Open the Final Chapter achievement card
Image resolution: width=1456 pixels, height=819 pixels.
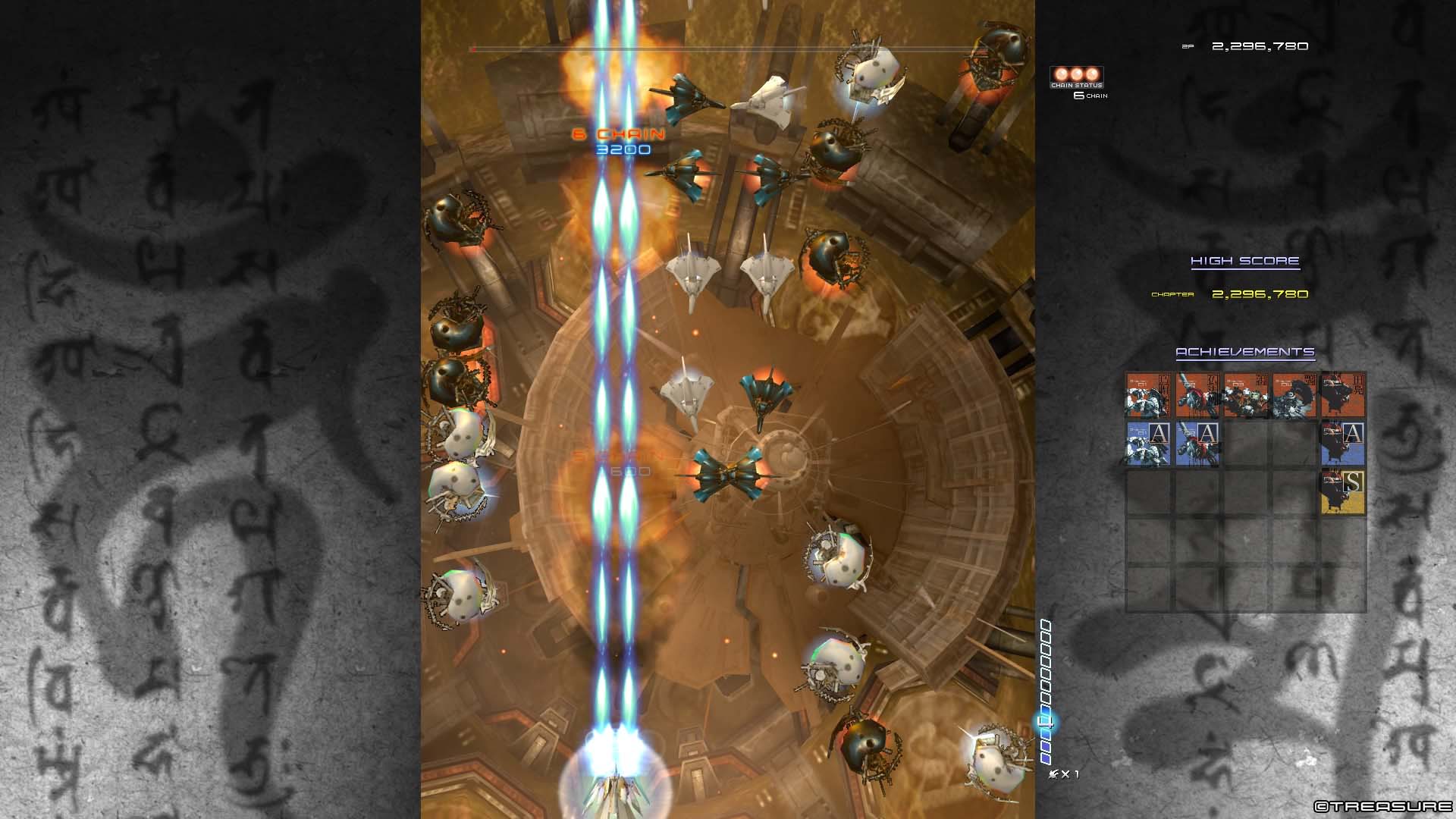pyautogui.click(x=1345, y=396)
